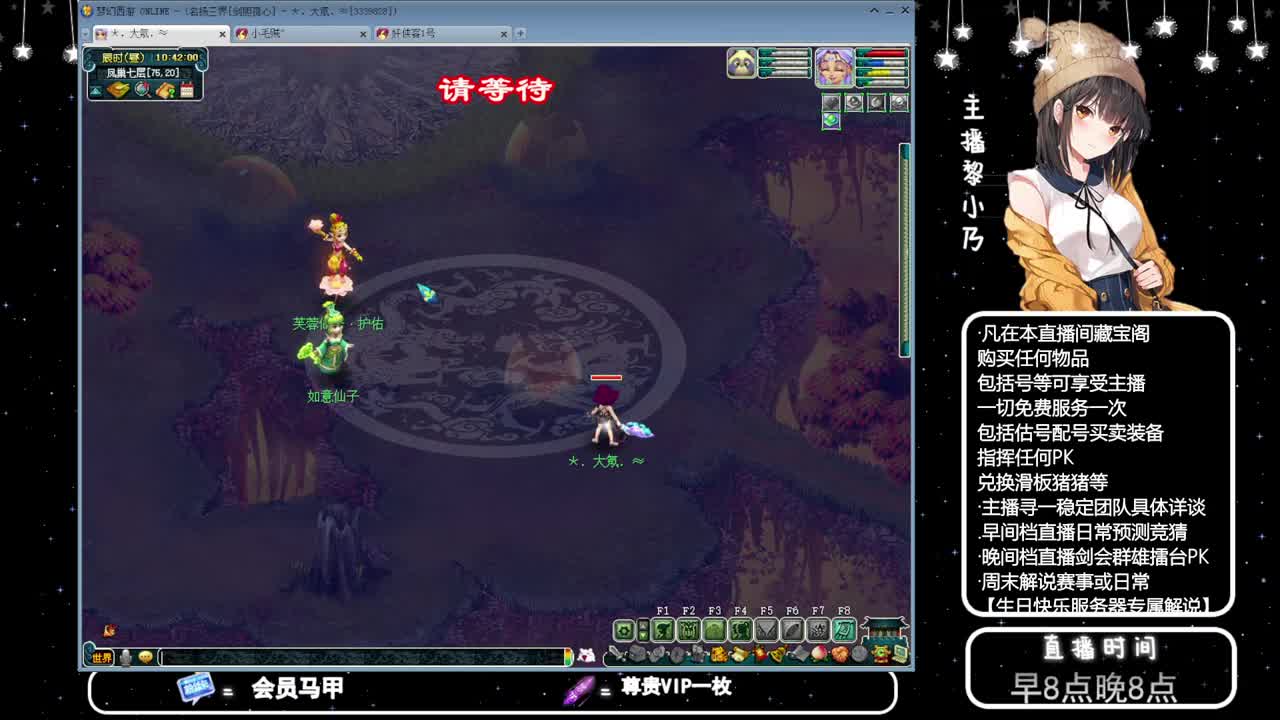Use the peach item on the item bar

(x=818, y=655)
